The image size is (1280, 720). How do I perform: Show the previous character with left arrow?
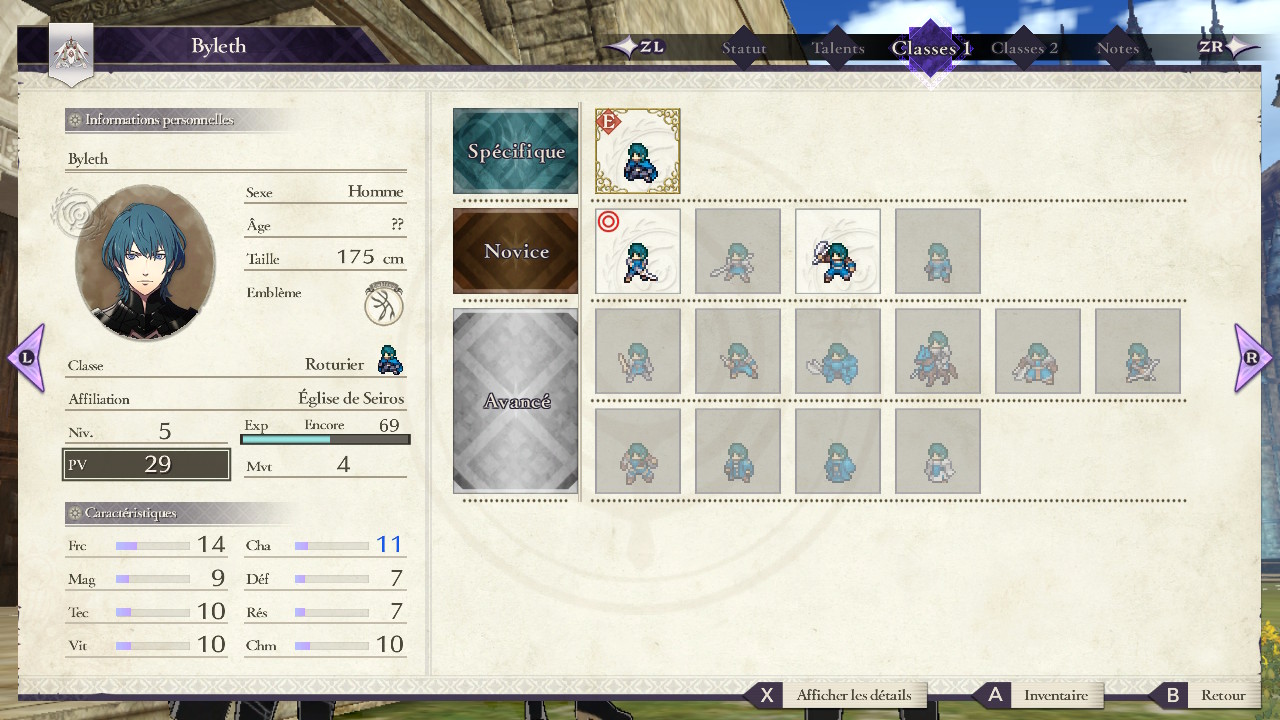click(26, 357)
